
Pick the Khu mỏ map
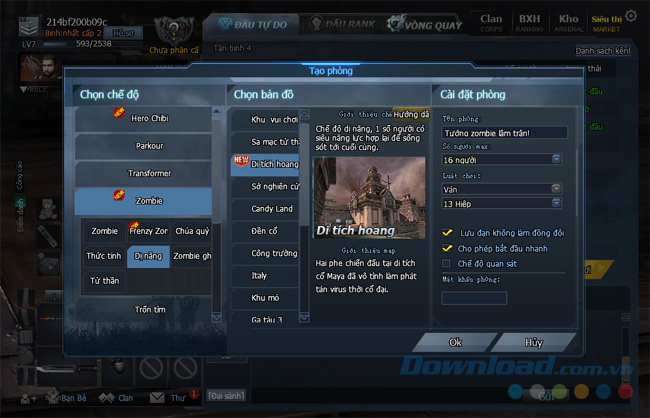[x=264, y=298]
